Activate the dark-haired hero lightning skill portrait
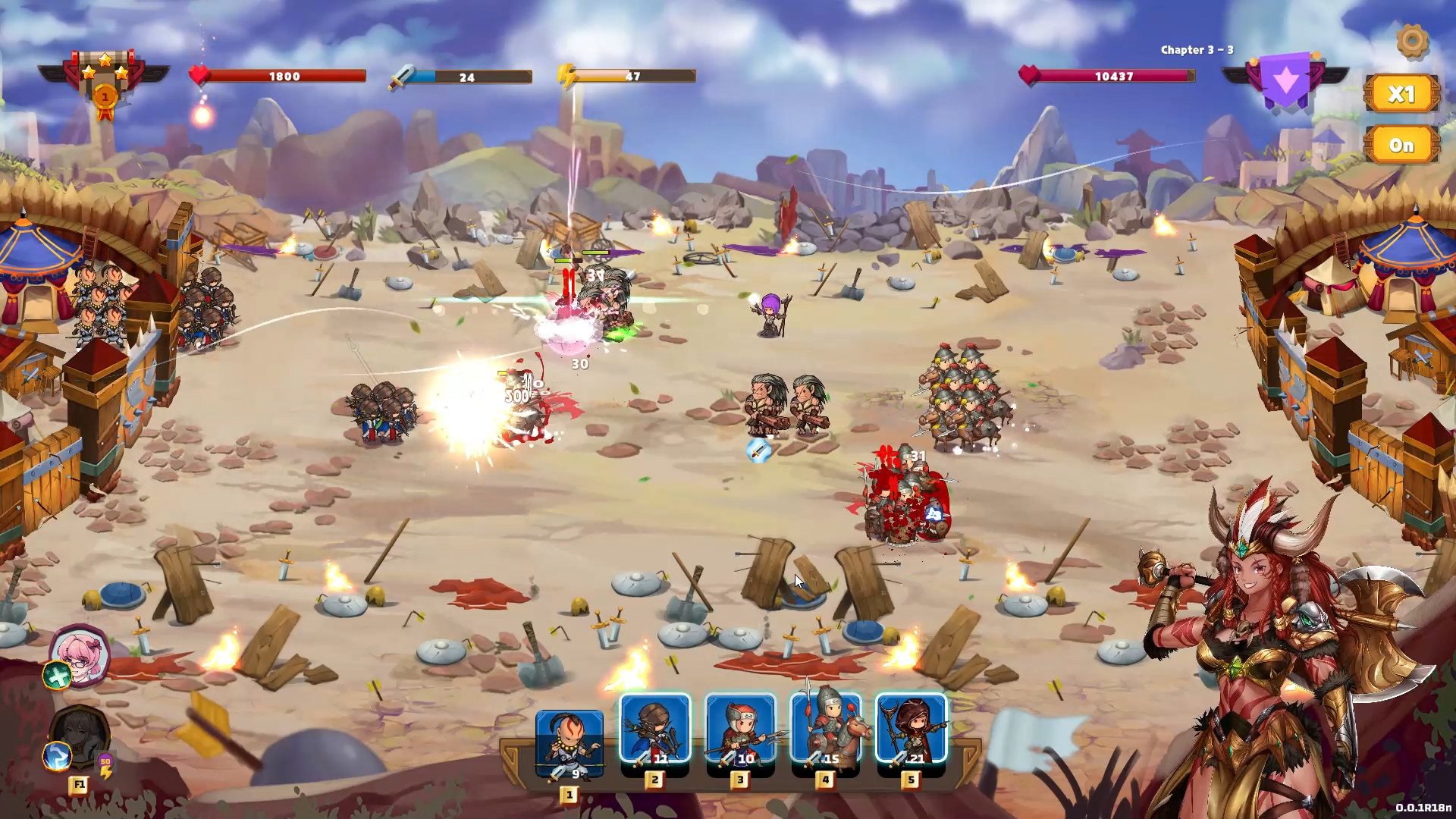Image resolution: width=1456 pixels, height=819 pixels. pos(79,736)
